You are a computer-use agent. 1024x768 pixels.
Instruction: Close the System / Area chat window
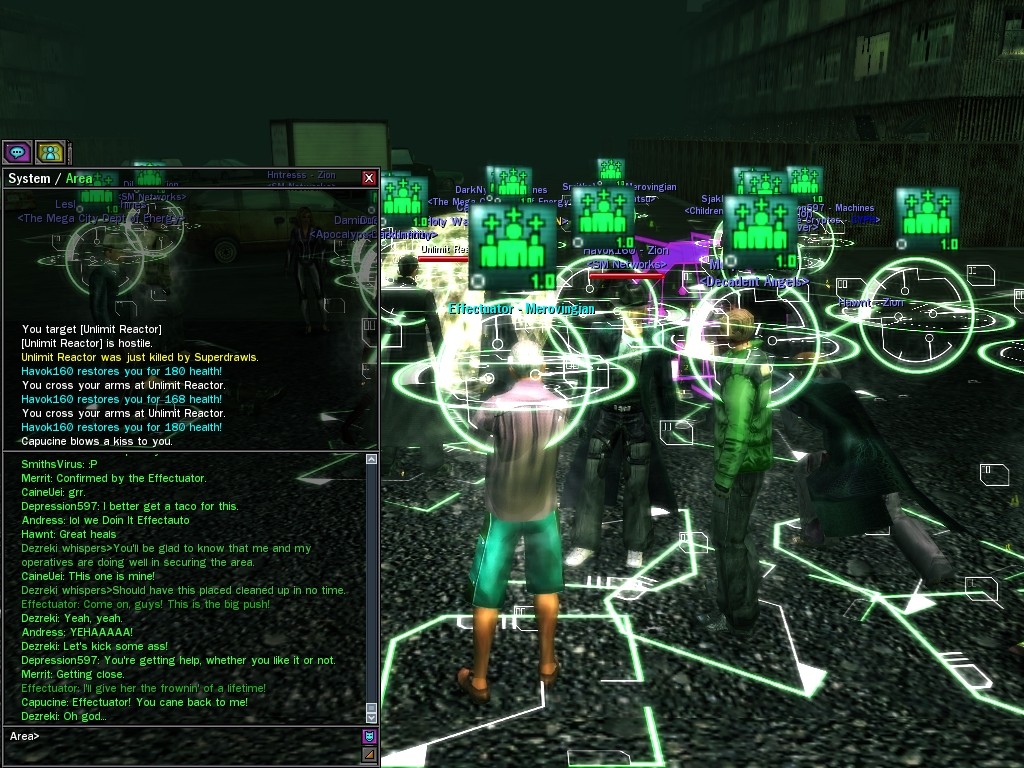[369, 178]
